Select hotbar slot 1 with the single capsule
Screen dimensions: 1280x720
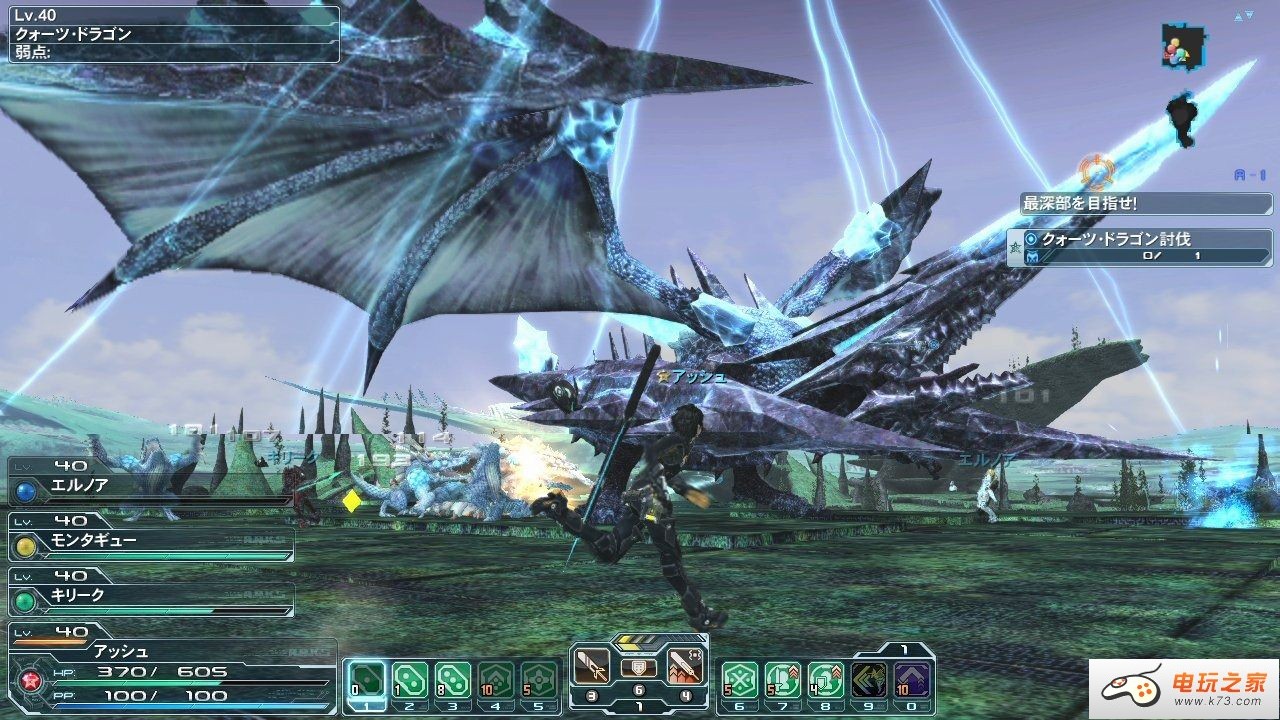pos(366,680)
